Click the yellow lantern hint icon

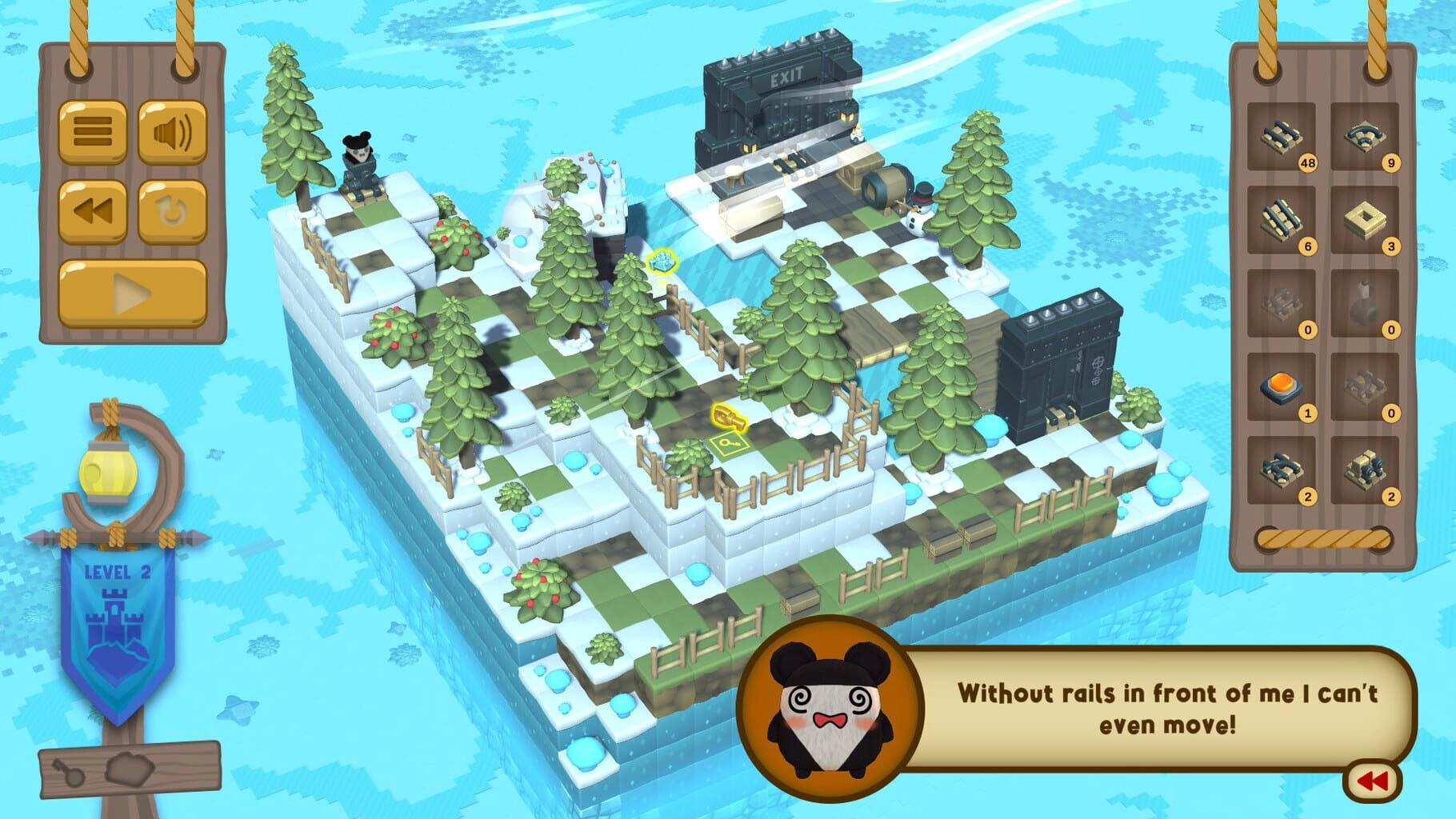[x=102, y=472]
